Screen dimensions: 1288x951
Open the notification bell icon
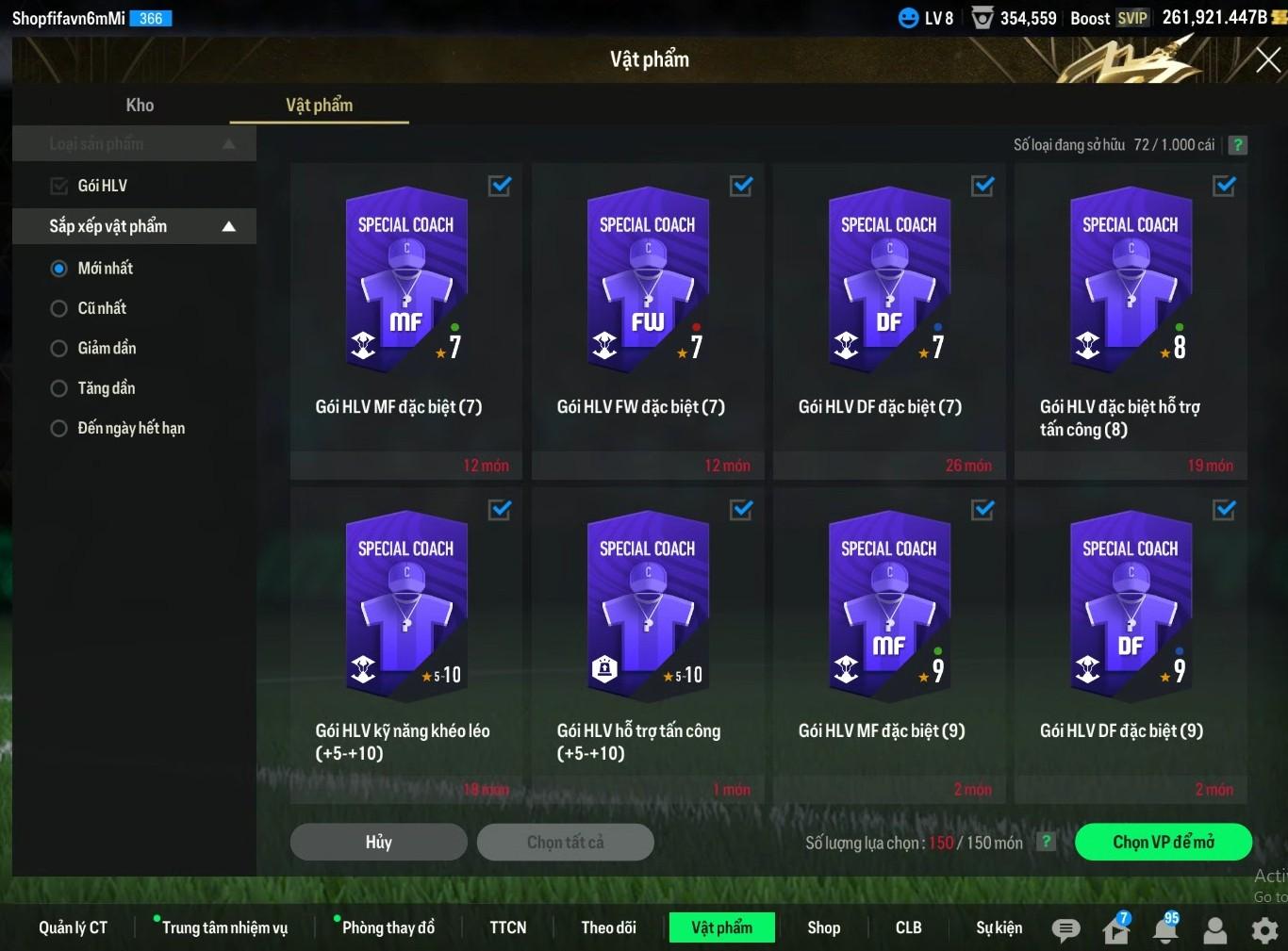click(x=1165, y=930)
